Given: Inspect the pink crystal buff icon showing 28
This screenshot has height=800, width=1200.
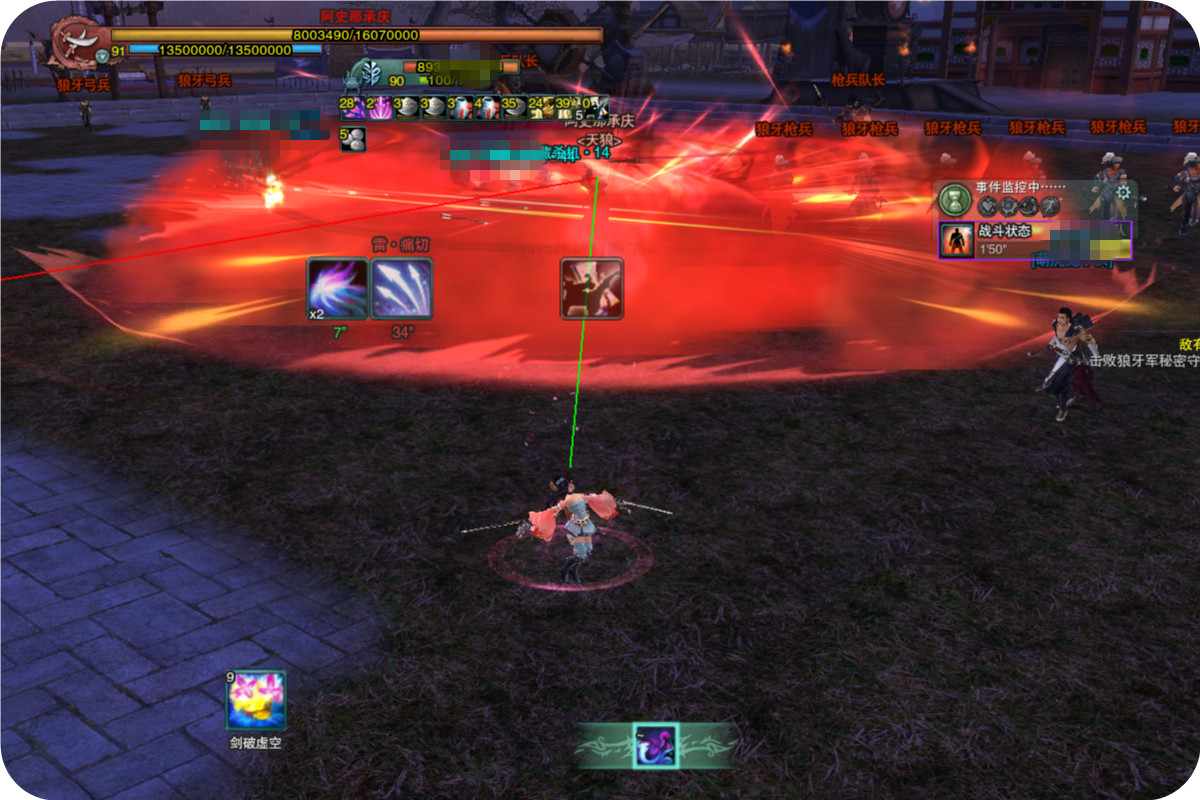Looking at the screenshot, I should click(353, 107).
